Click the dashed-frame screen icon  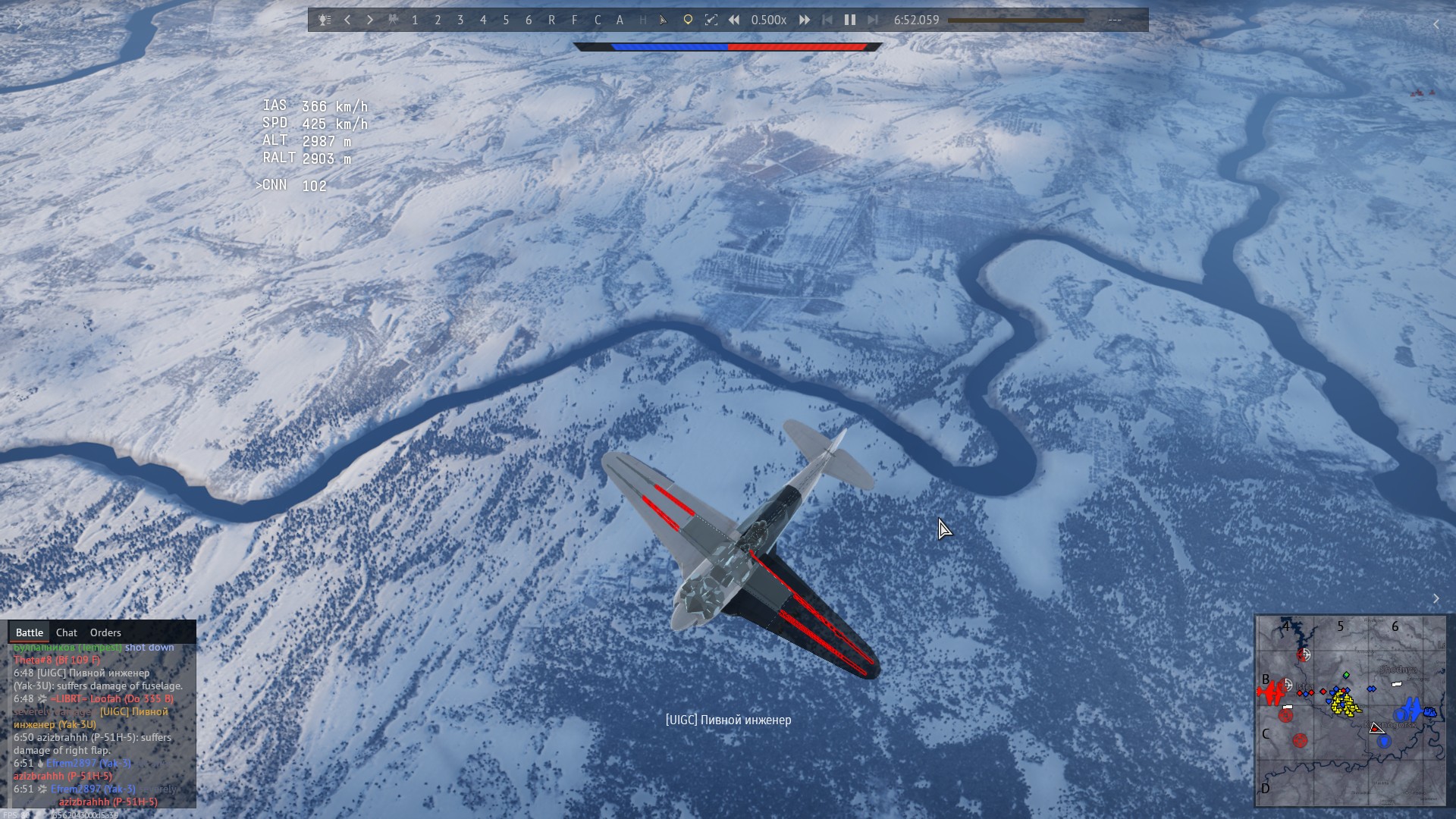point(711,20)
